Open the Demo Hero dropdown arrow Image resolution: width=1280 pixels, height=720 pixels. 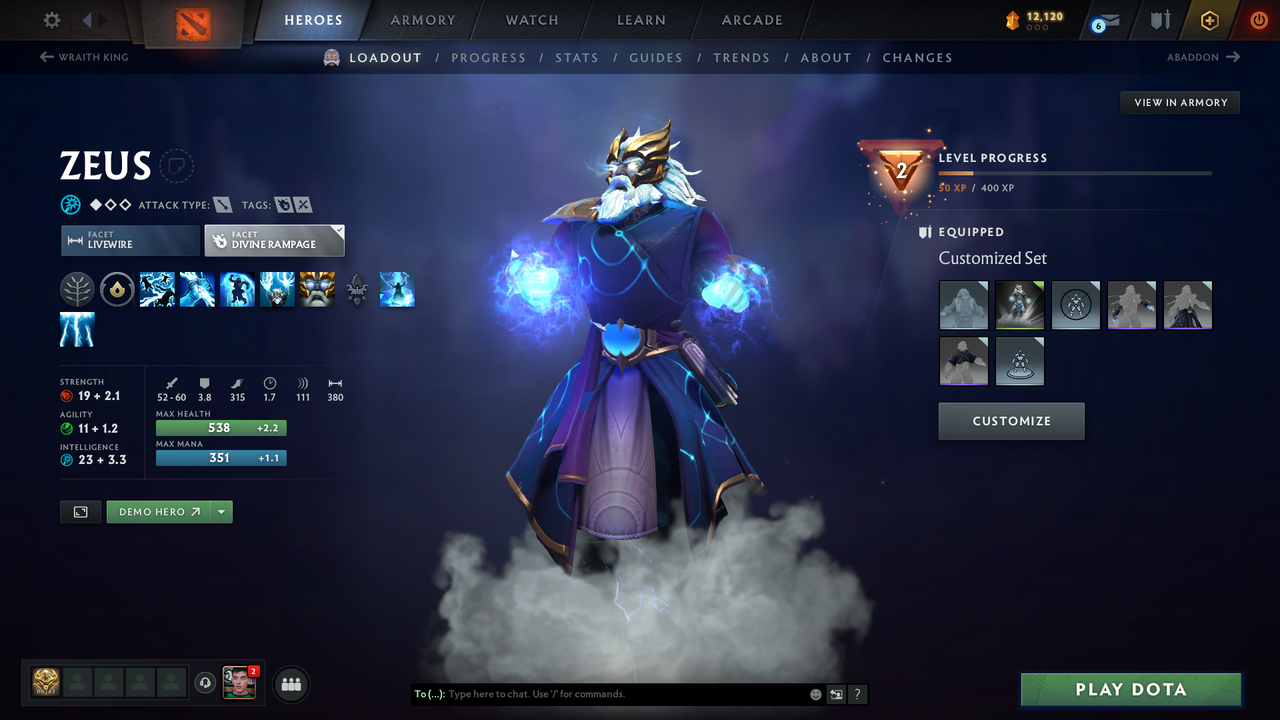pyautogui.click(x=221, y=511)
